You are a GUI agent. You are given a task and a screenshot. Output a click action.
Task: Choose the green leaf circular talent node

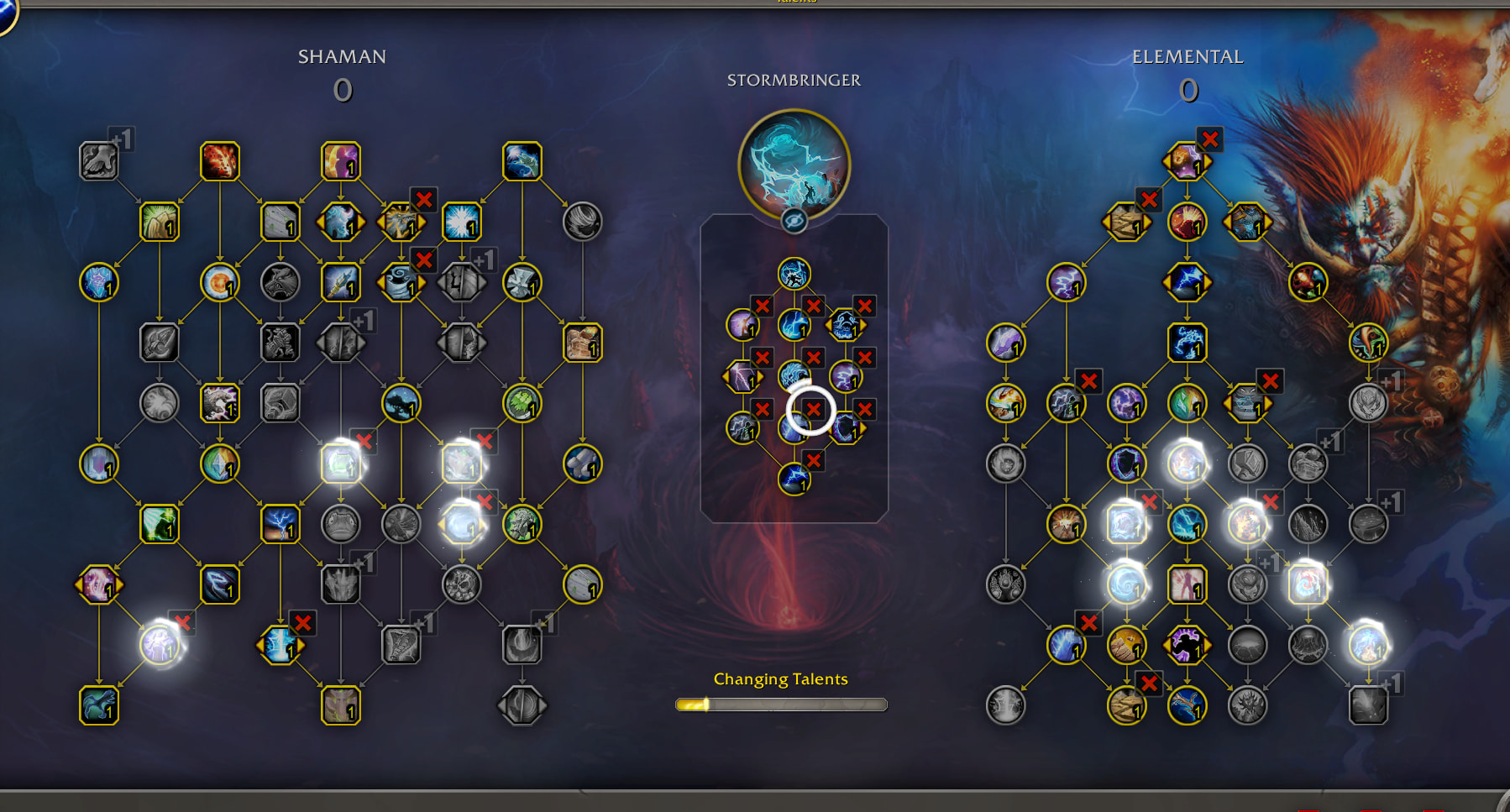click(522, 404)
